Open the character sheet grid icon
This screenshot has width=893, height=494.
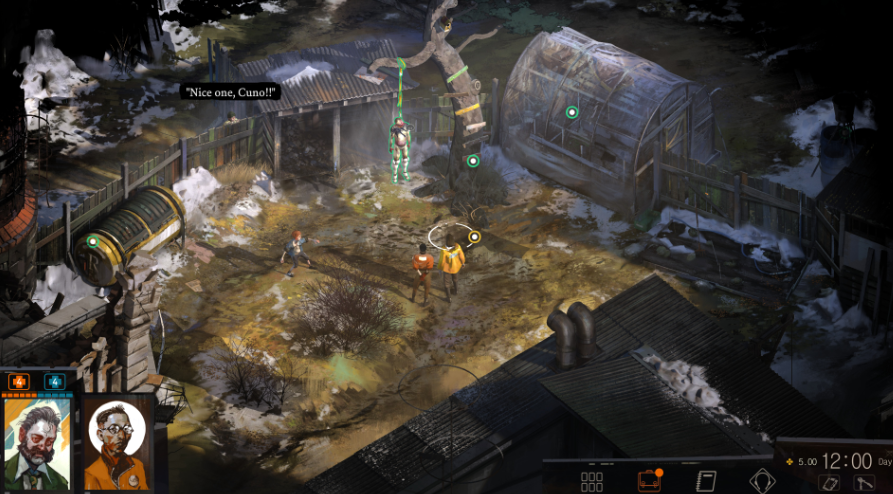(592, 481)
